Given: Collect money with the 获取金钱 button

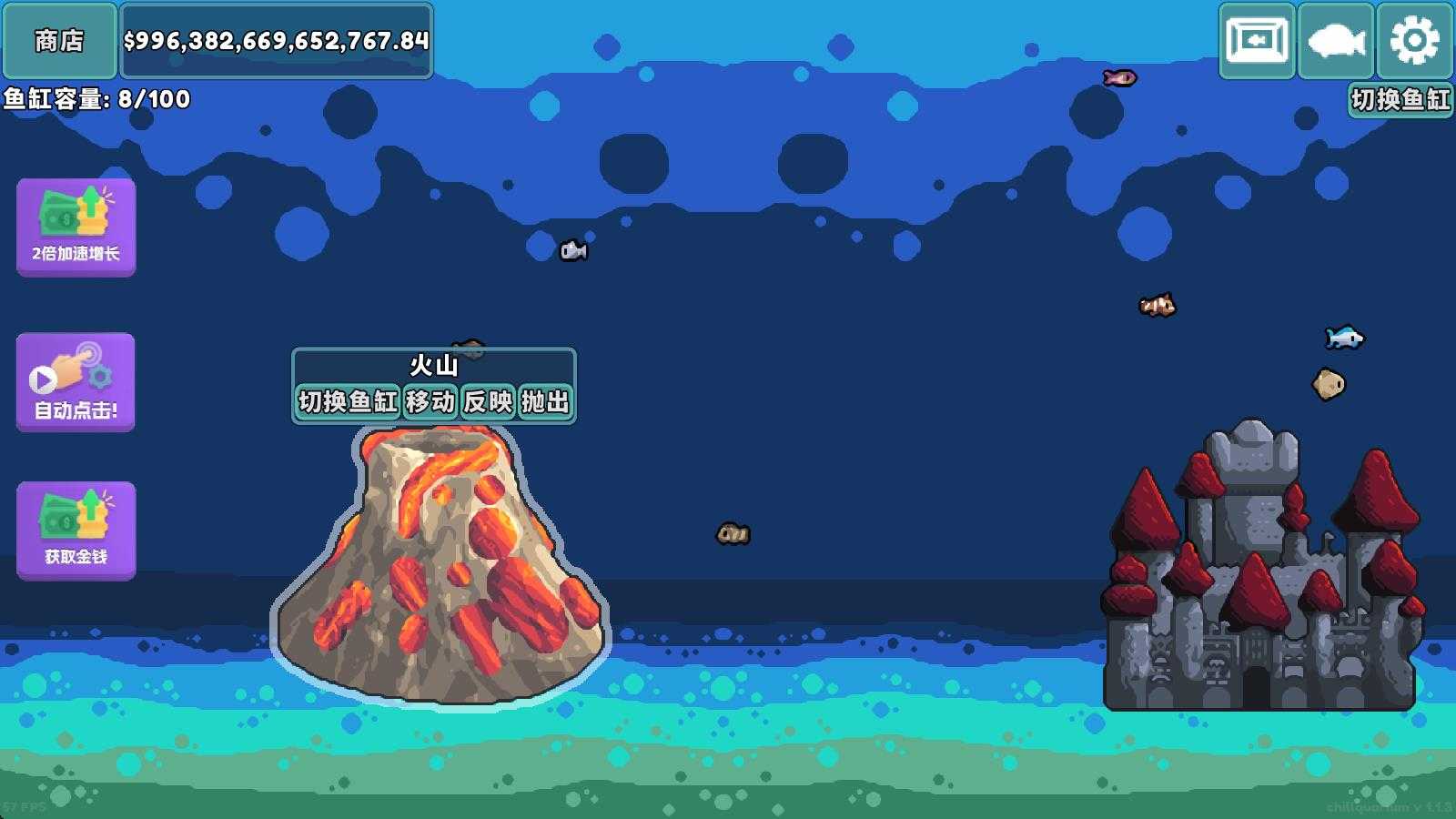Looking at the screenshot, I should (x=76, y=532).
